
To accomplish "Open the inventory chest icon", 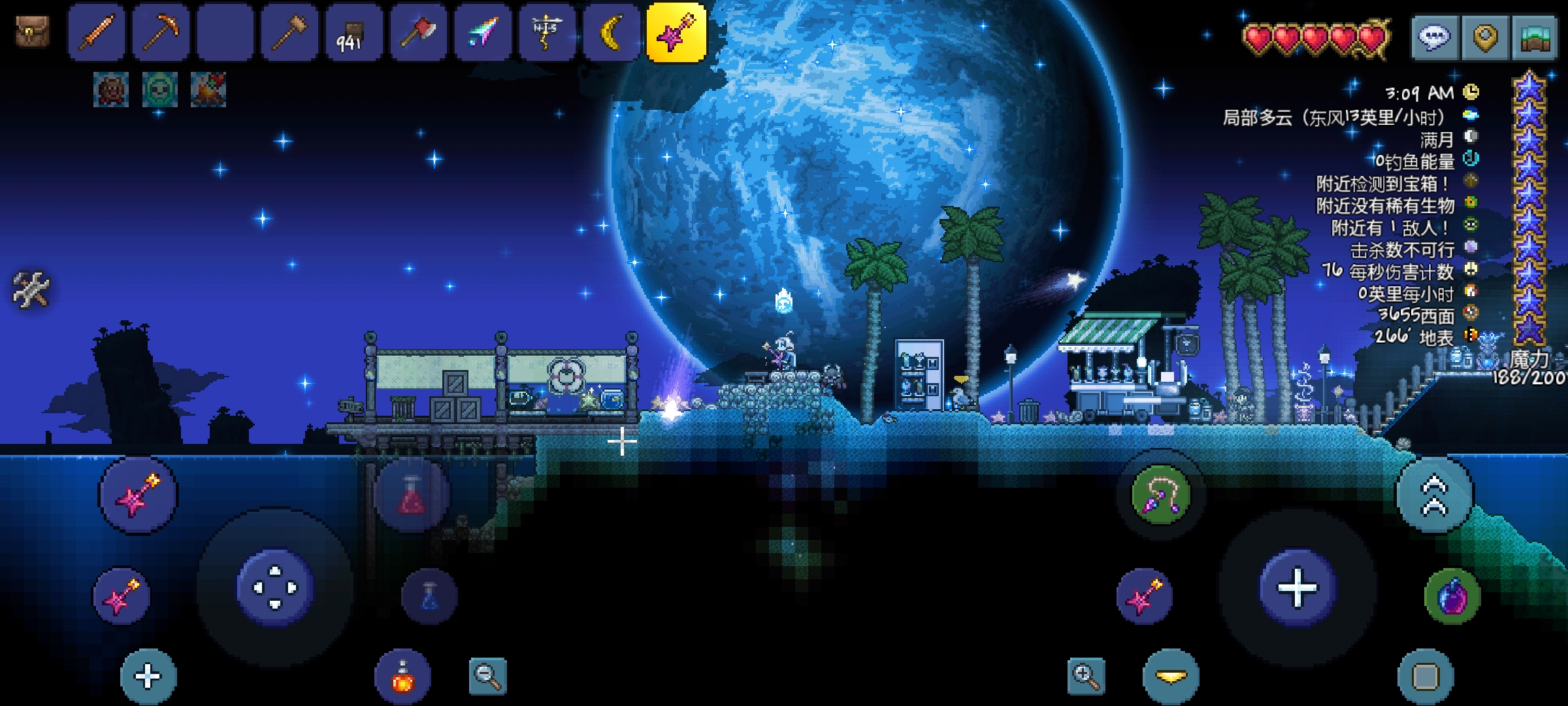I will pos(32,31).
